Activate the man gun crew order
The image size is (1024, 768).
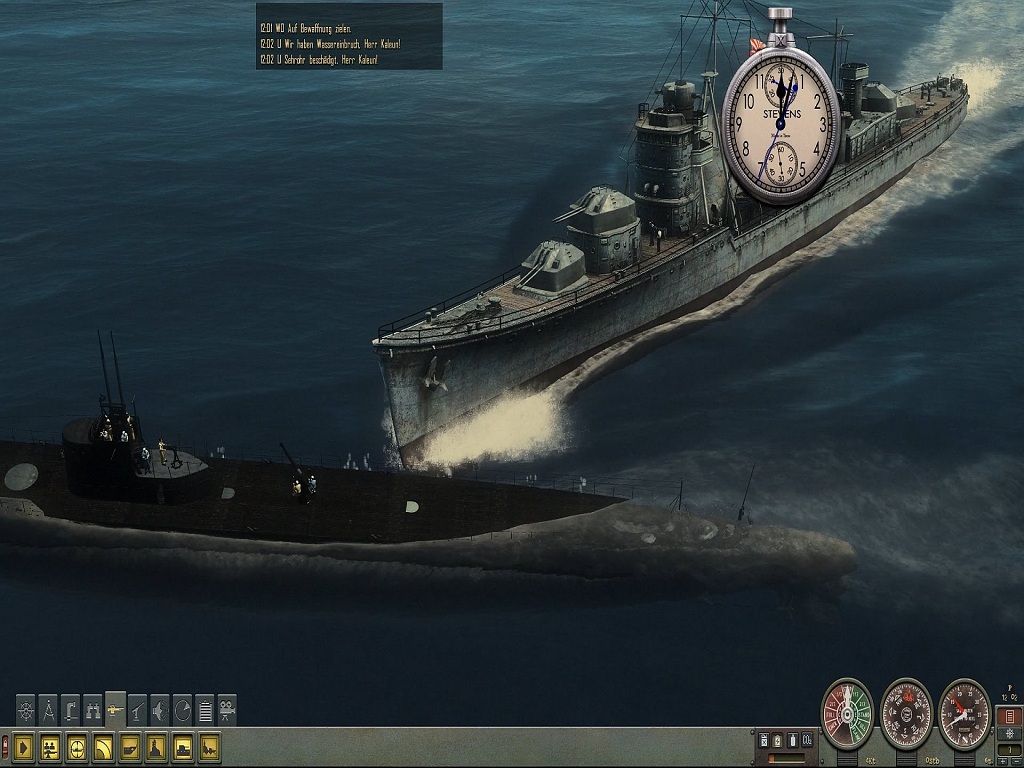tap(50, 747)
